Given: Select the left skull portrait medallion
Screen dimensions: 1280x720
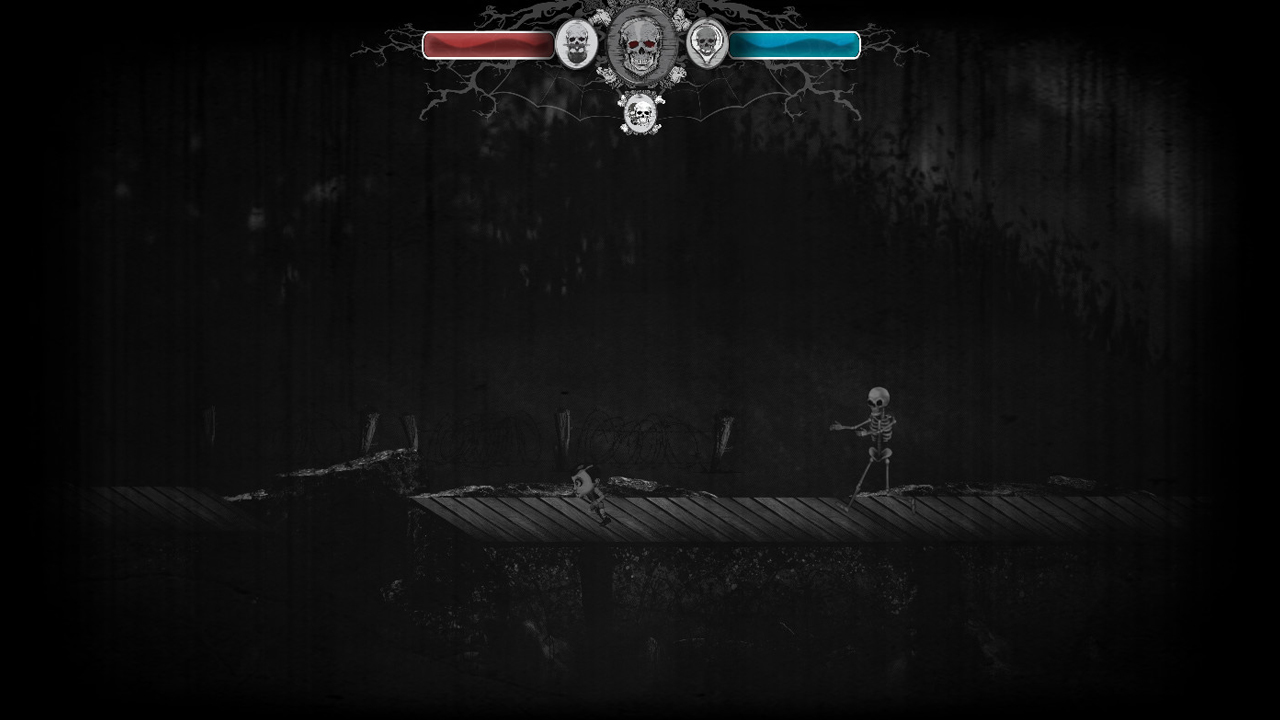Looking at the screenshot, I should tap(578, 45).
